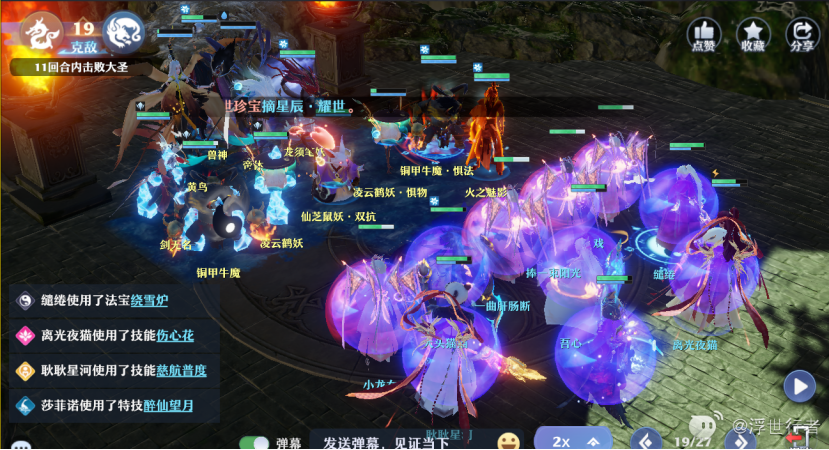This screenshot has height=450, width=829.
Task: Select the blue dragon team emblem
Action: pos(123,31)
